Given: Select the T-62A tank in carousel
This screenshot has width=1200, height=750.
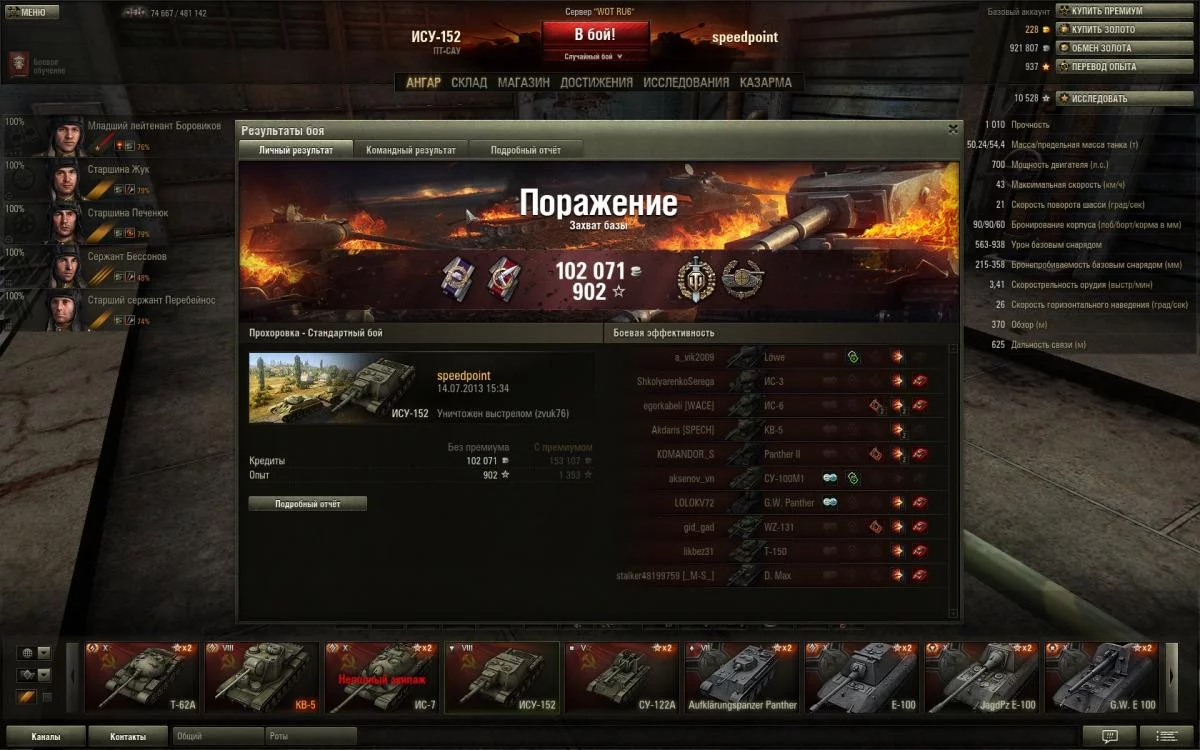Looking at the screenshot, I should point(140,677).
